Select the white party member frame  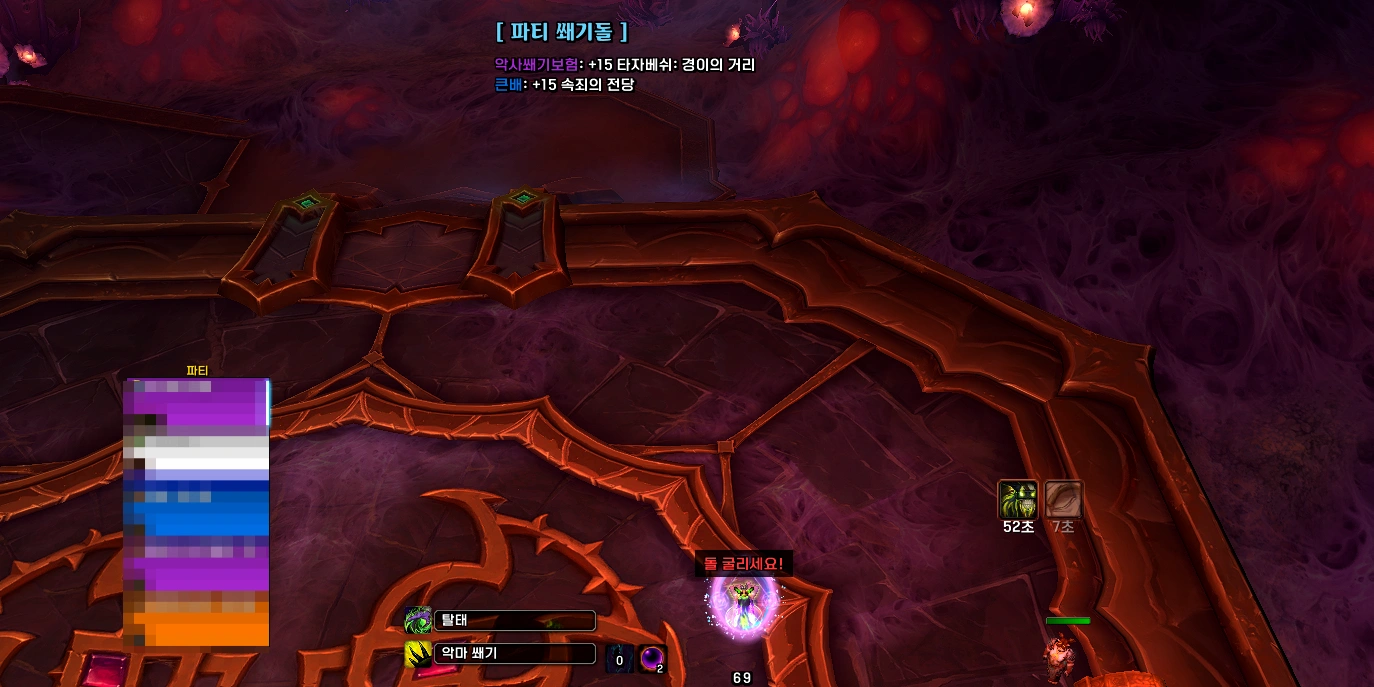click(x=197, y=457)
